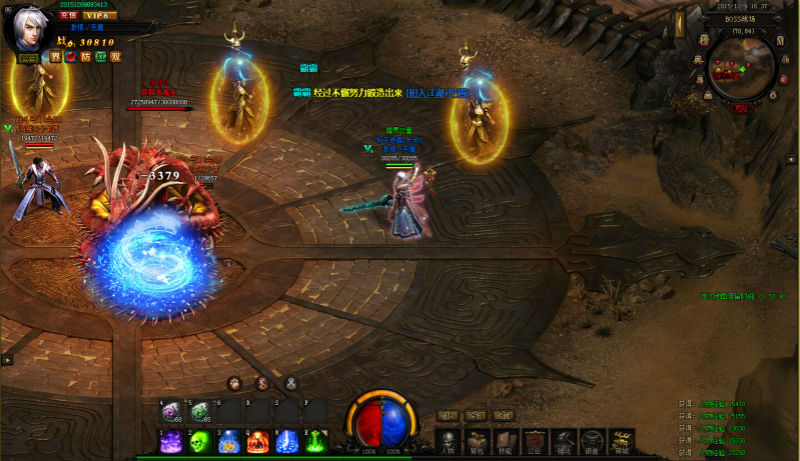This screenshot has width=800, height=461.
Task: Activate the green poison flask skill
Action: pos(316,441)
